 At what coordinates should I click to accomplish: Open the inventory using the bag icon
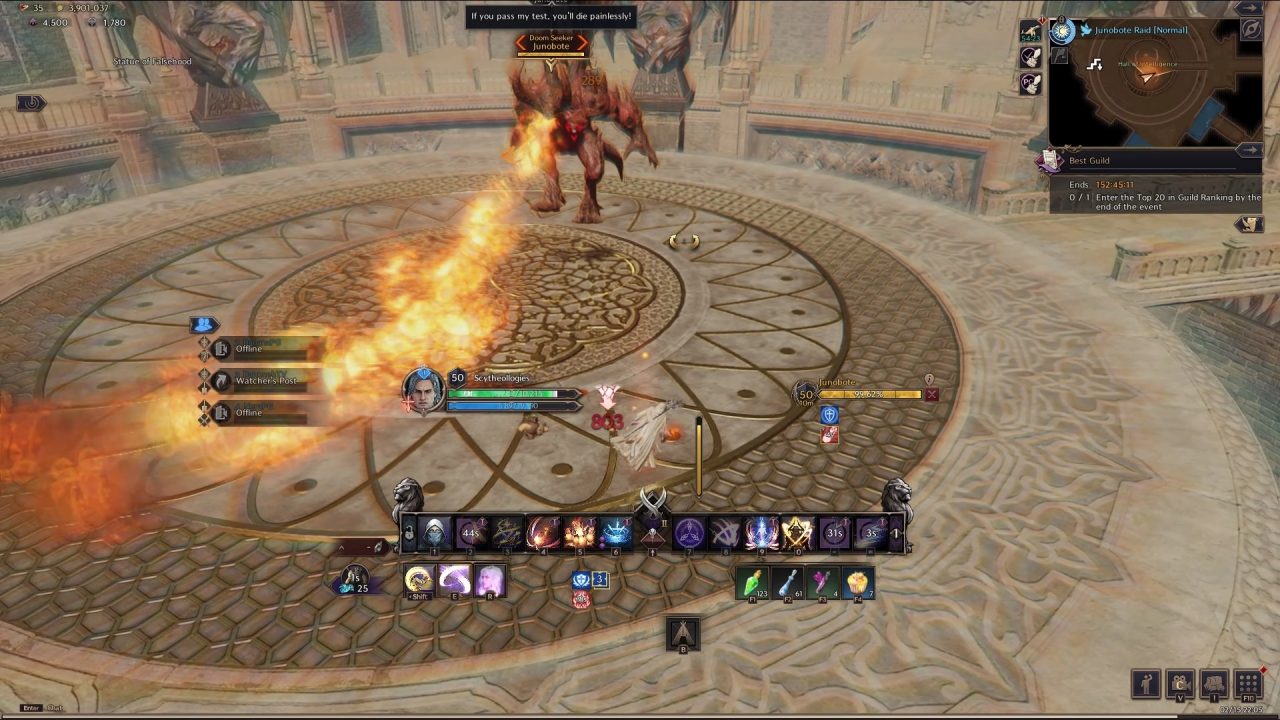[x=1214, y=682]
